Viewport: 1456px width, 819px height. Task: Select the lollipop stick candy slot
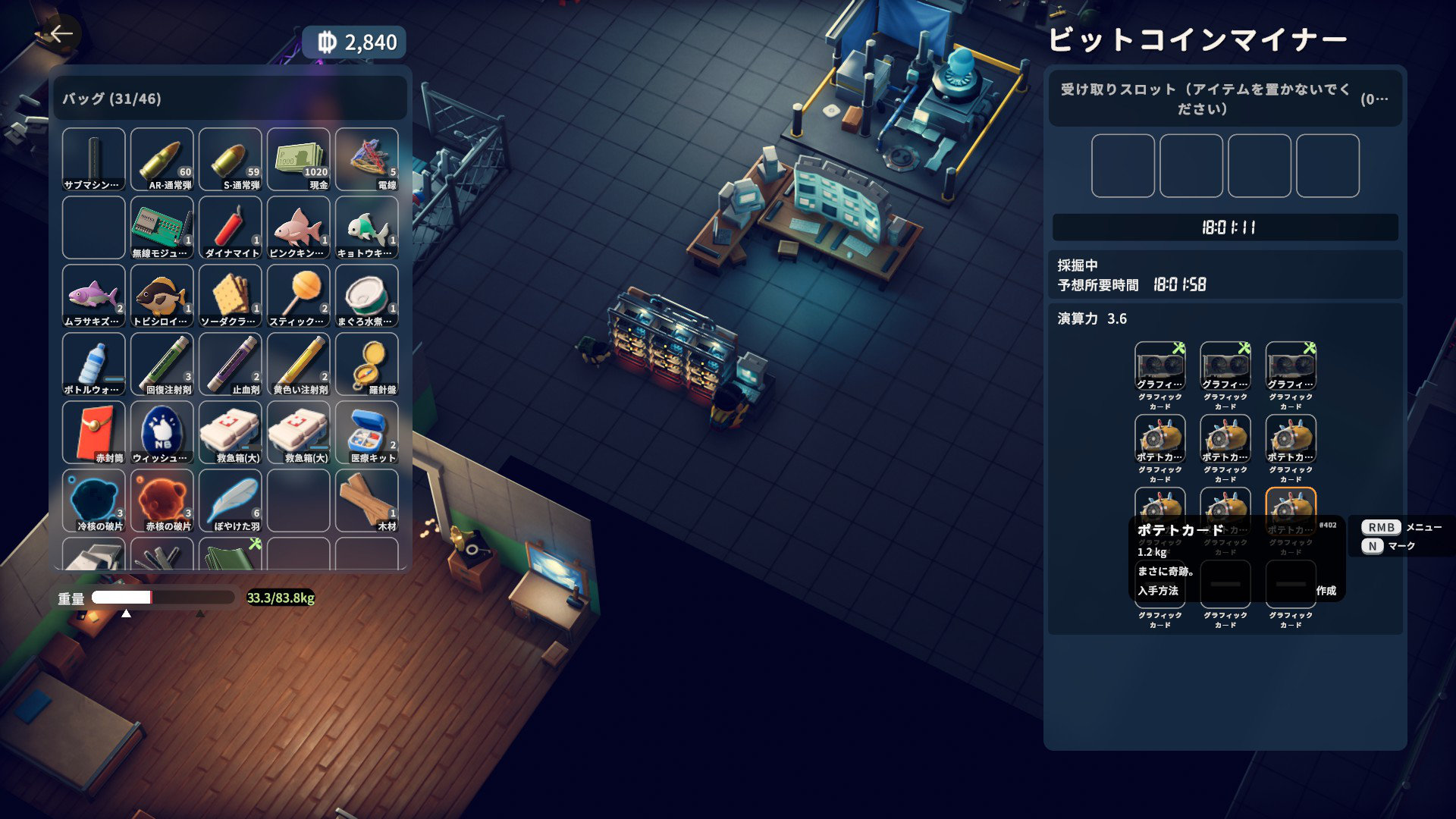299,296
